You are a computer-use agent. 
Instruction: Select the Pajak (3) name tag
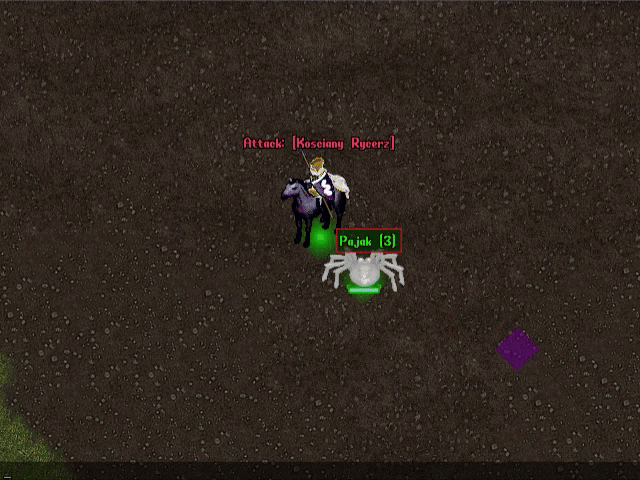point(368,241)
